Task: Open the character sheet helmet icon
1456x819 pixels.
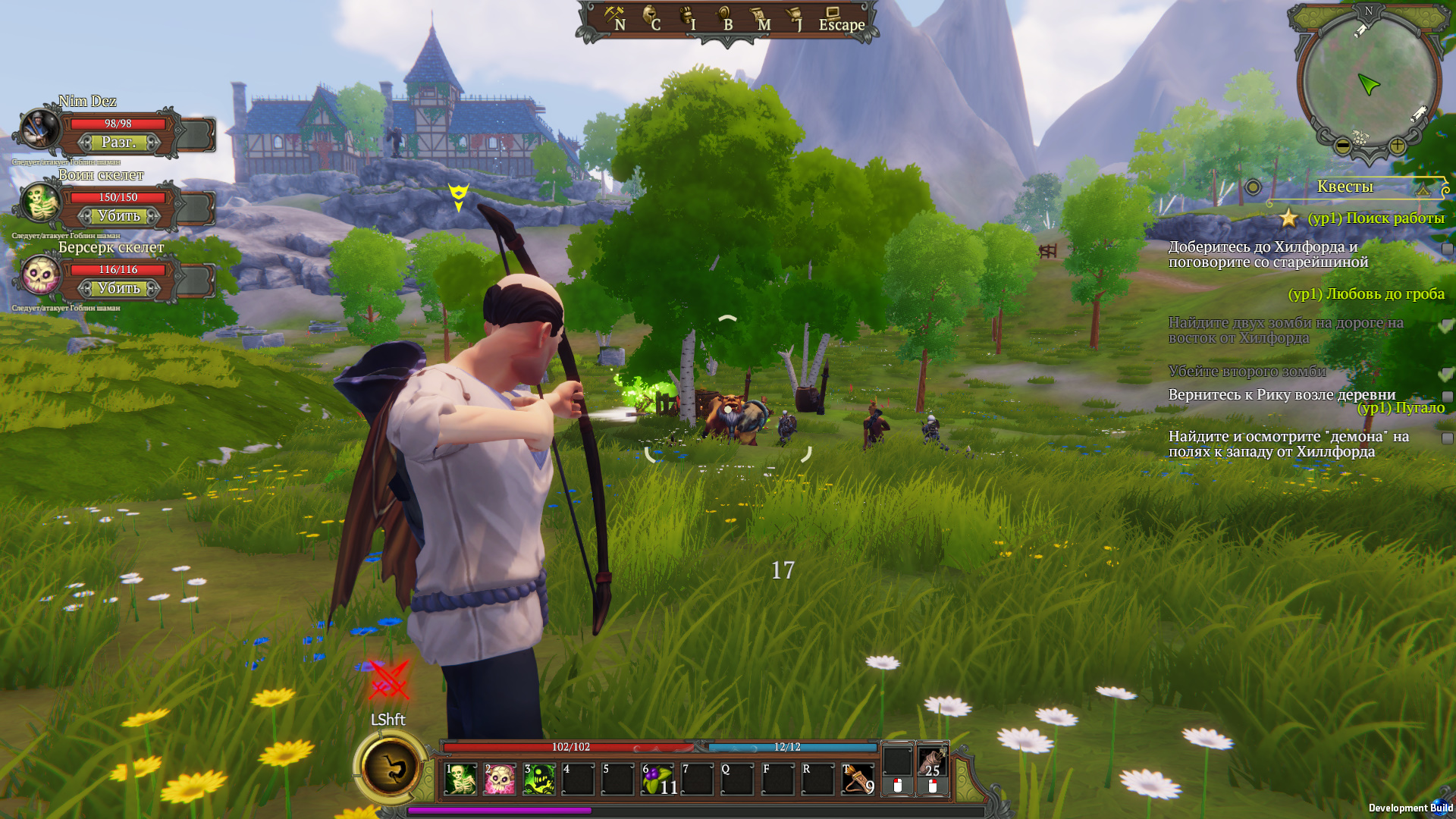Action: tap(651, 17)
